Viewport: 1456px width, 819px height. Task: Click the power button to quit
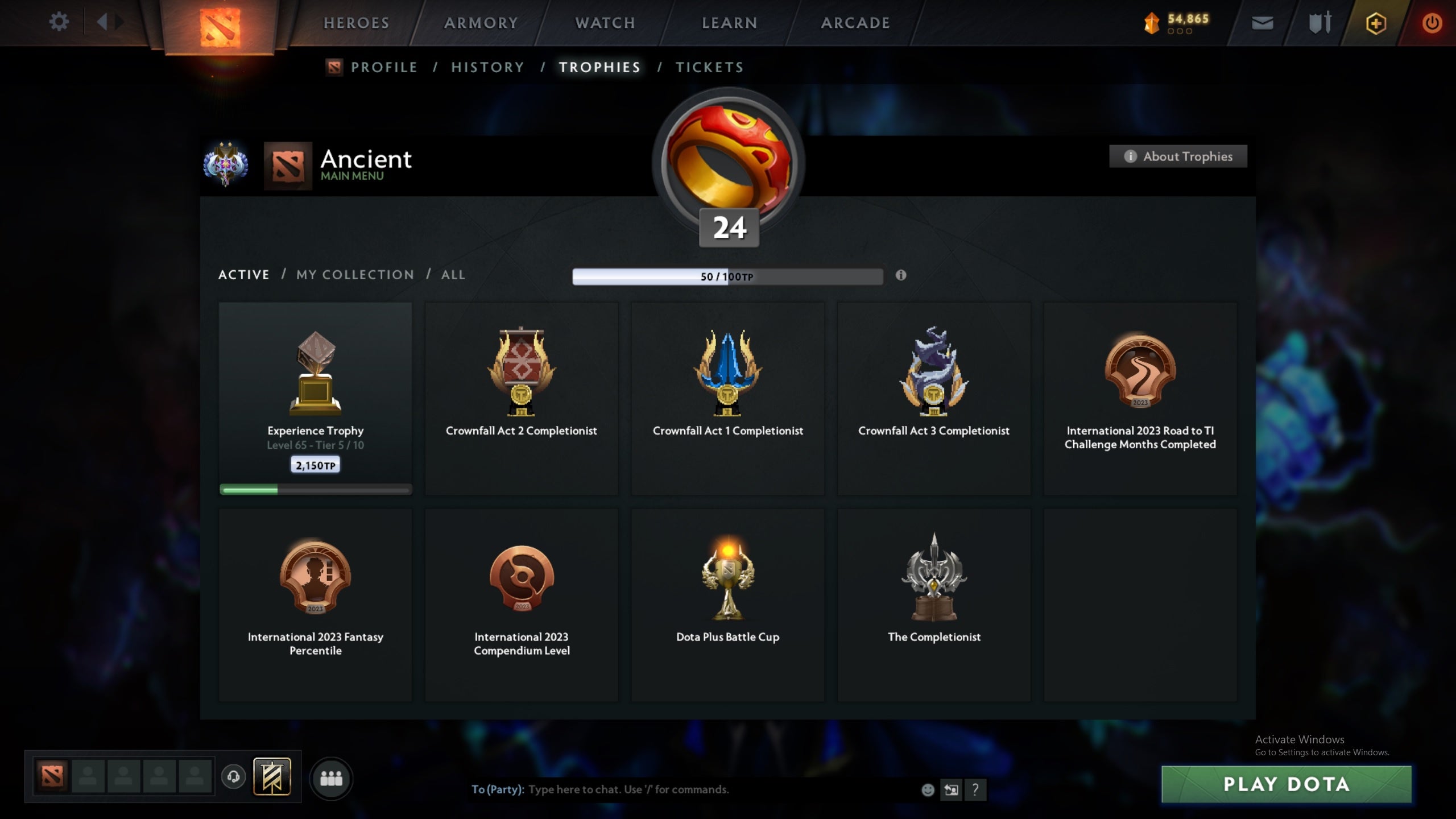point(1432,23)
